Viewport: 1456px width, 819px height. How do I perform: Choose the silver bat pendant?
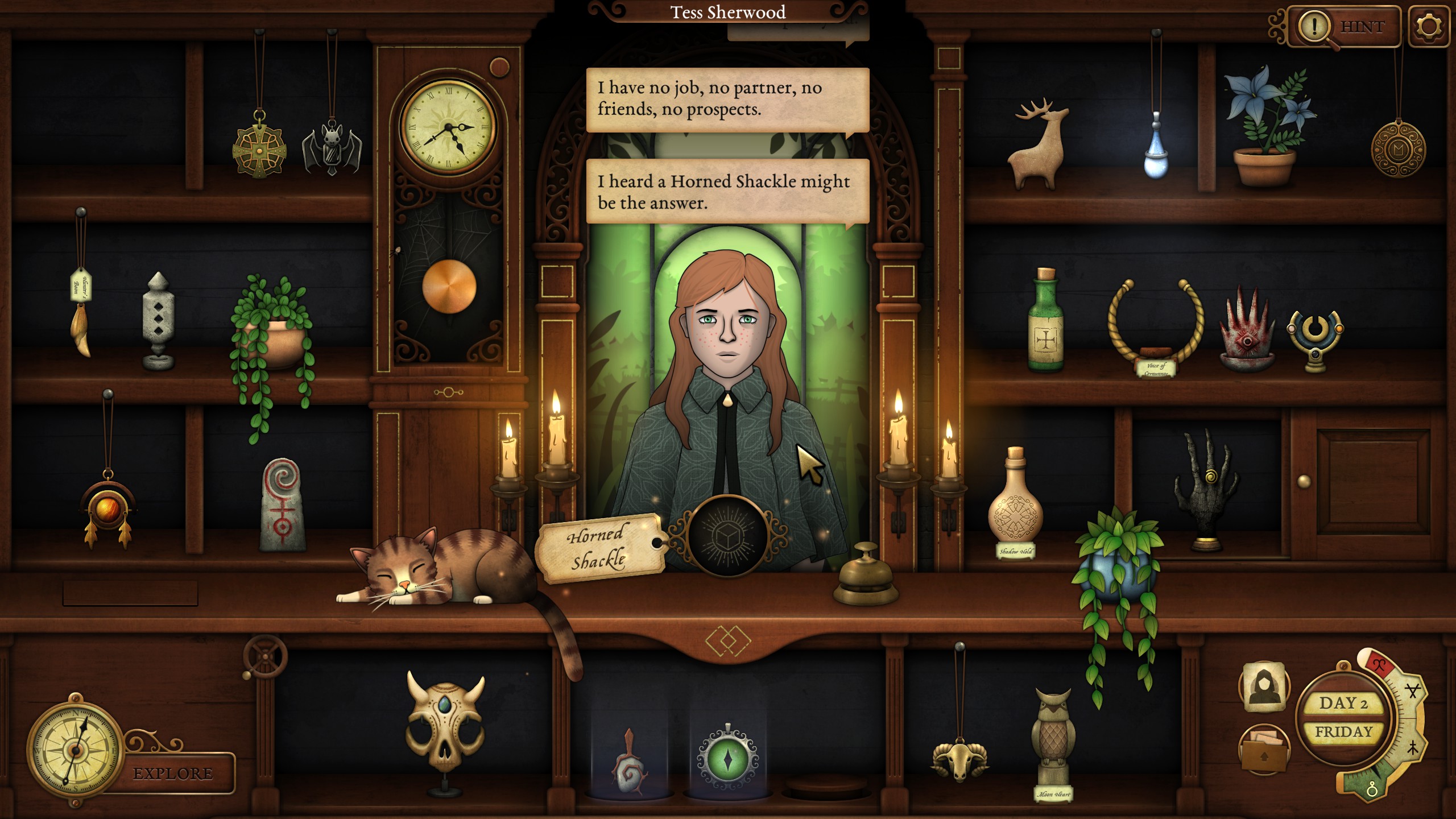(332, 148)
